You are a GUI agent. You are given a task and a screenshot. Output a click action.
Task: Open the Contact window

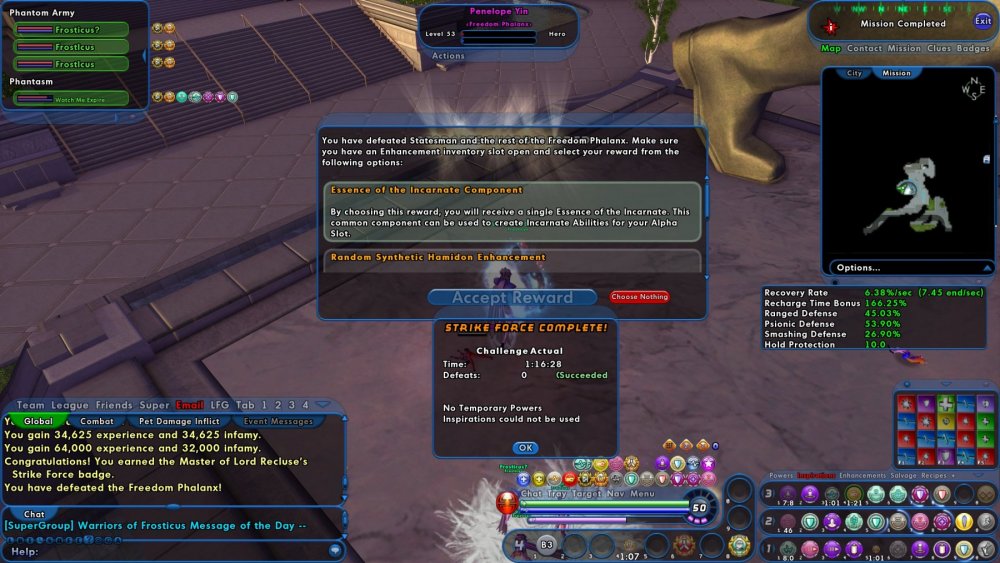point(864,48)
